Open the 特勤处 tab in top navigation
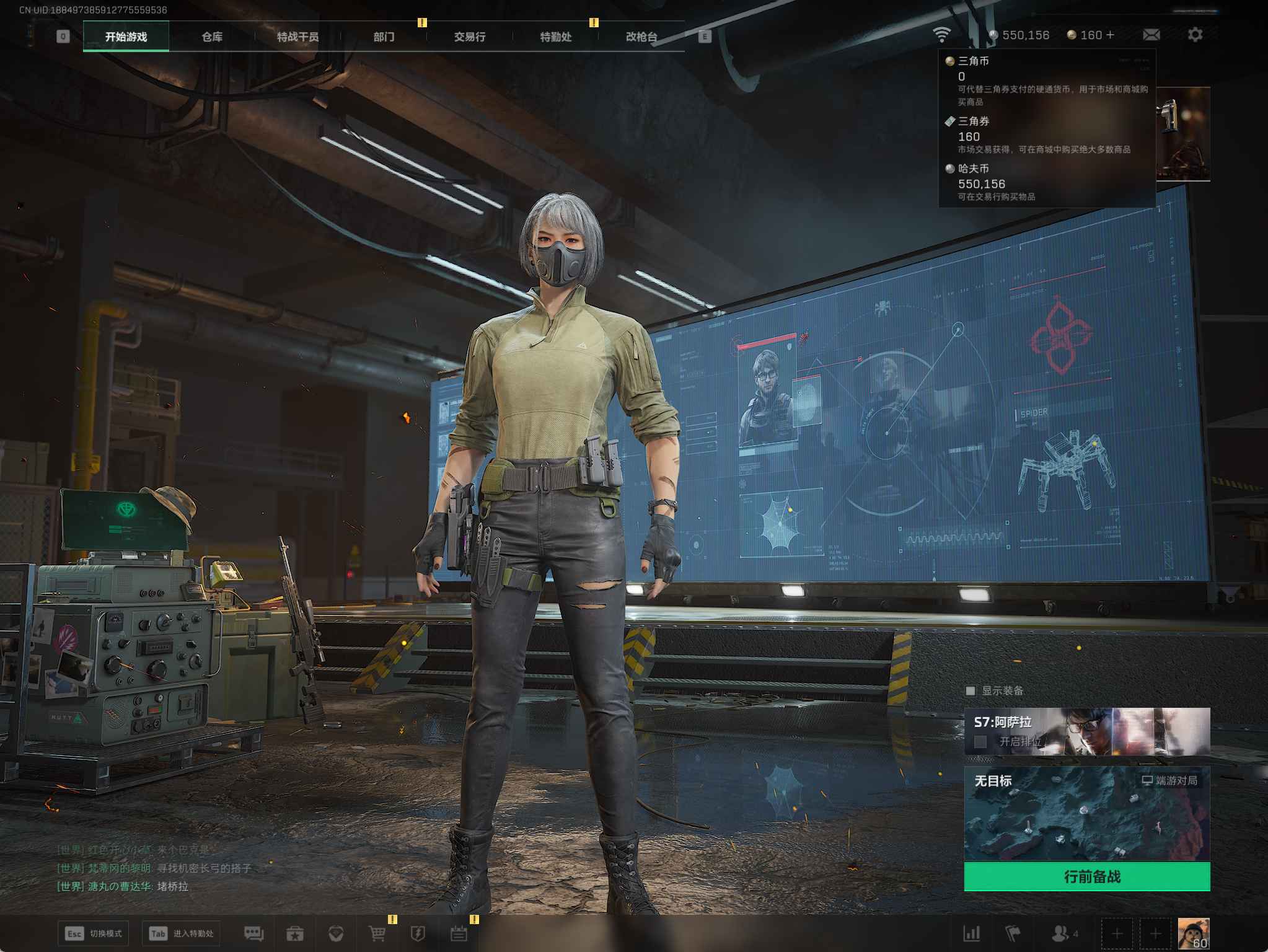The width and height of the screenshot is (1268, 952). click(555, 37)
